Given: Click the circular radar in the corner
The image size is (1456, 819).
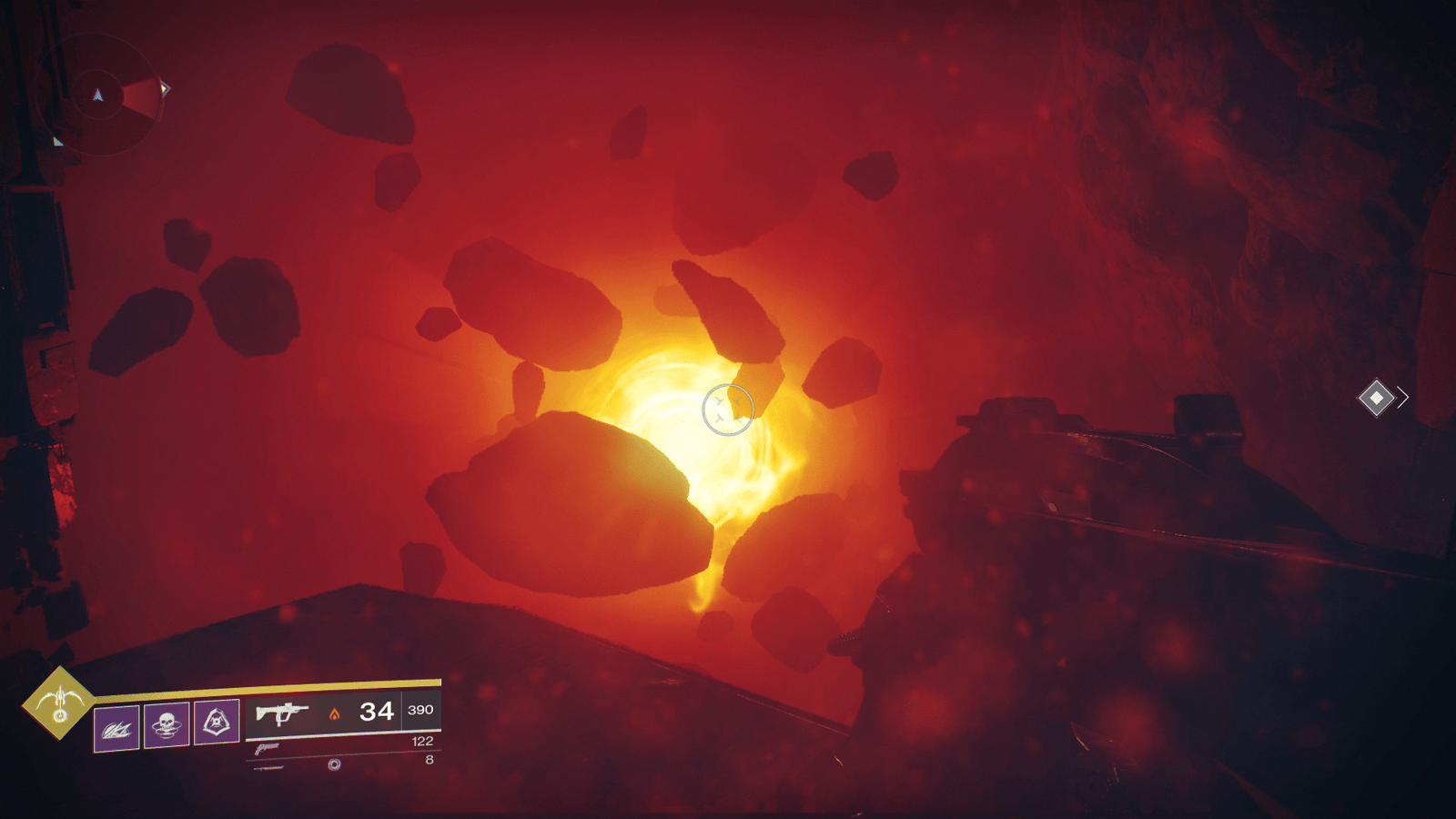Looking at the screenshot, I should tap(99, 95).
